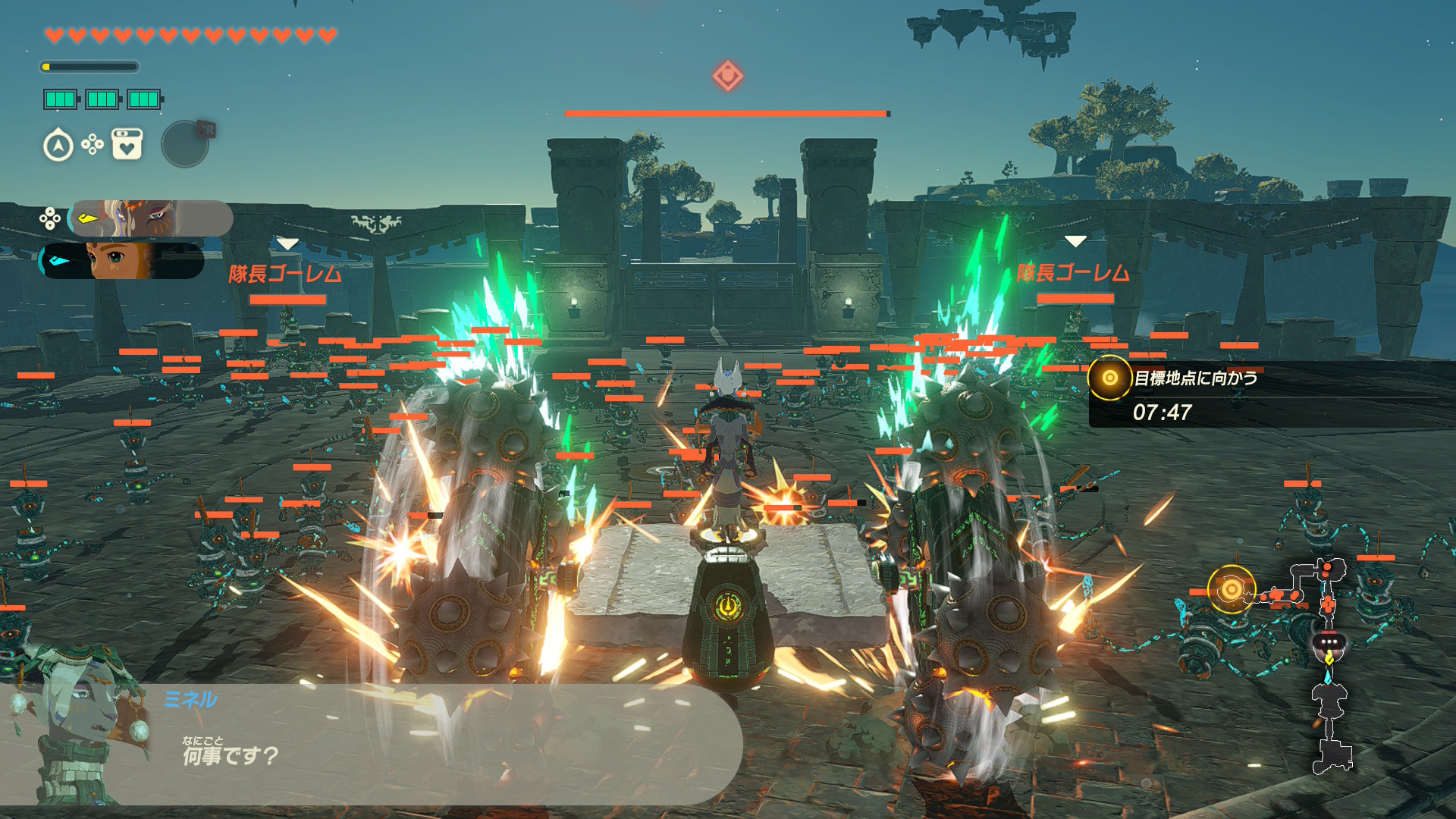
Task: Select the Zelda character portrait
Action: [x=123, y=260]
